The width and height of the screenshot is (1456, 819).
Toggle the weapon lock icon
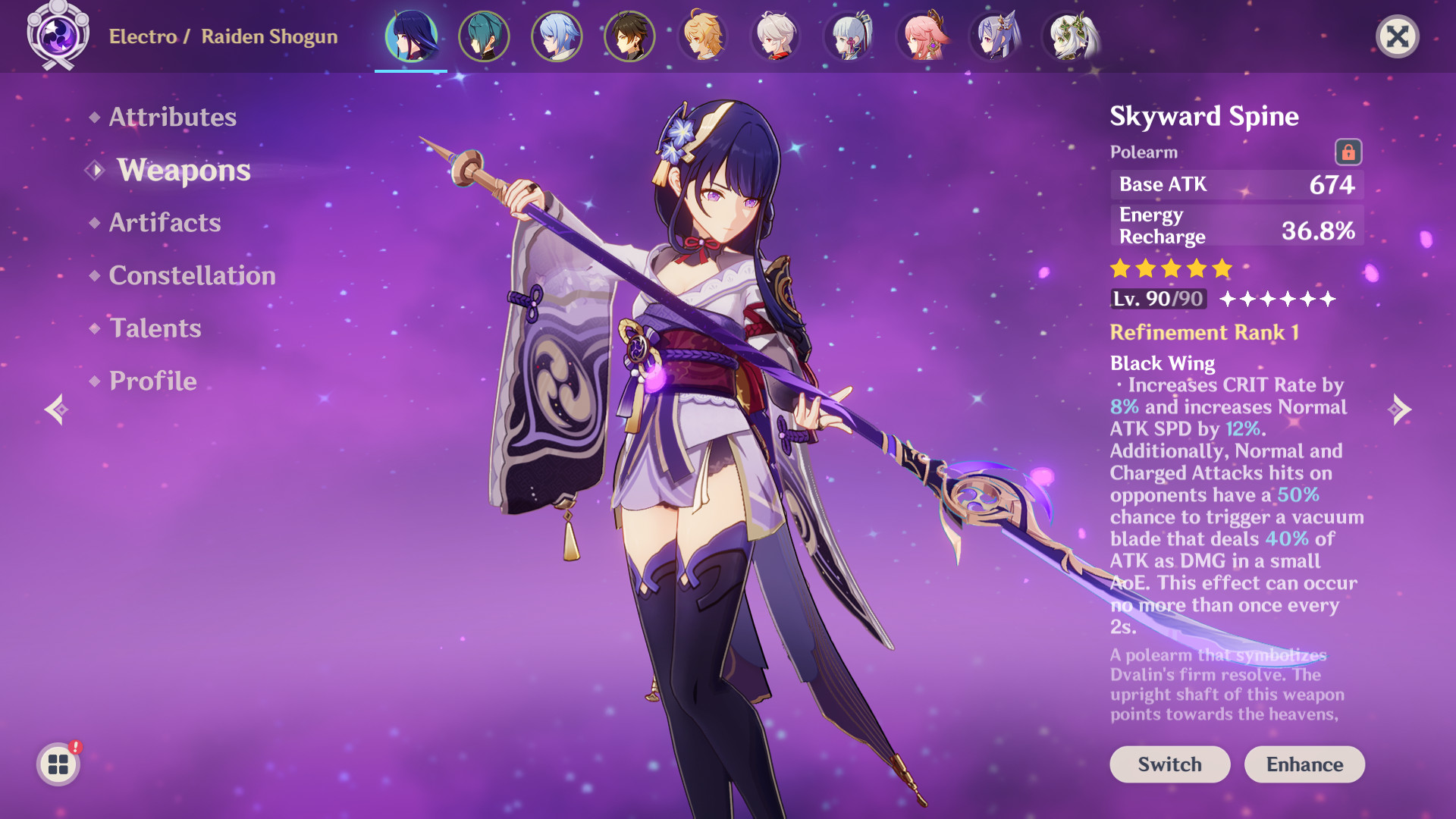(1348, 152)
